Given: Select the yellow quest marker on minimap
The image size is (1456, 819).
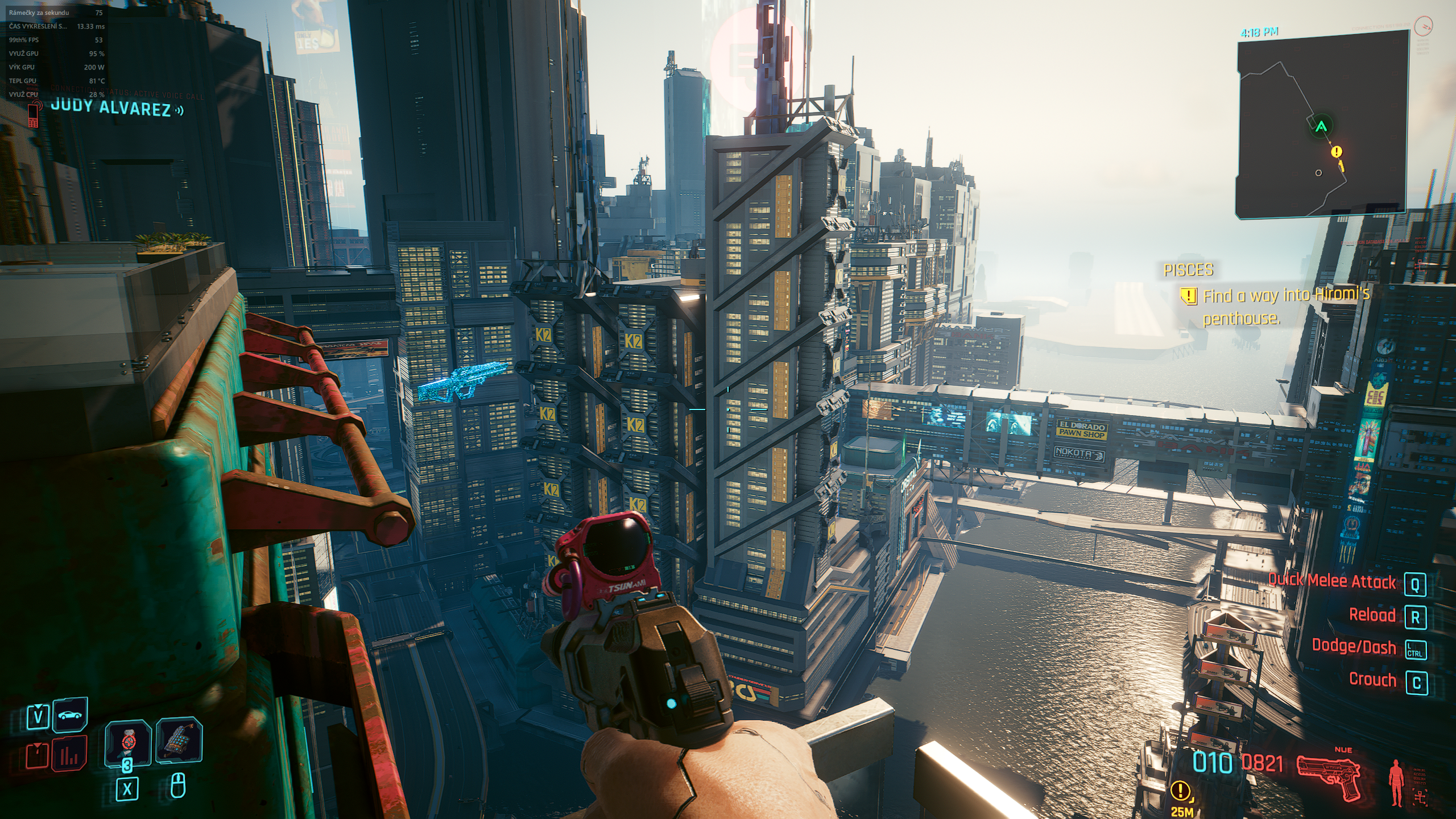Looking at the screenshot, I should [1337, 152].
